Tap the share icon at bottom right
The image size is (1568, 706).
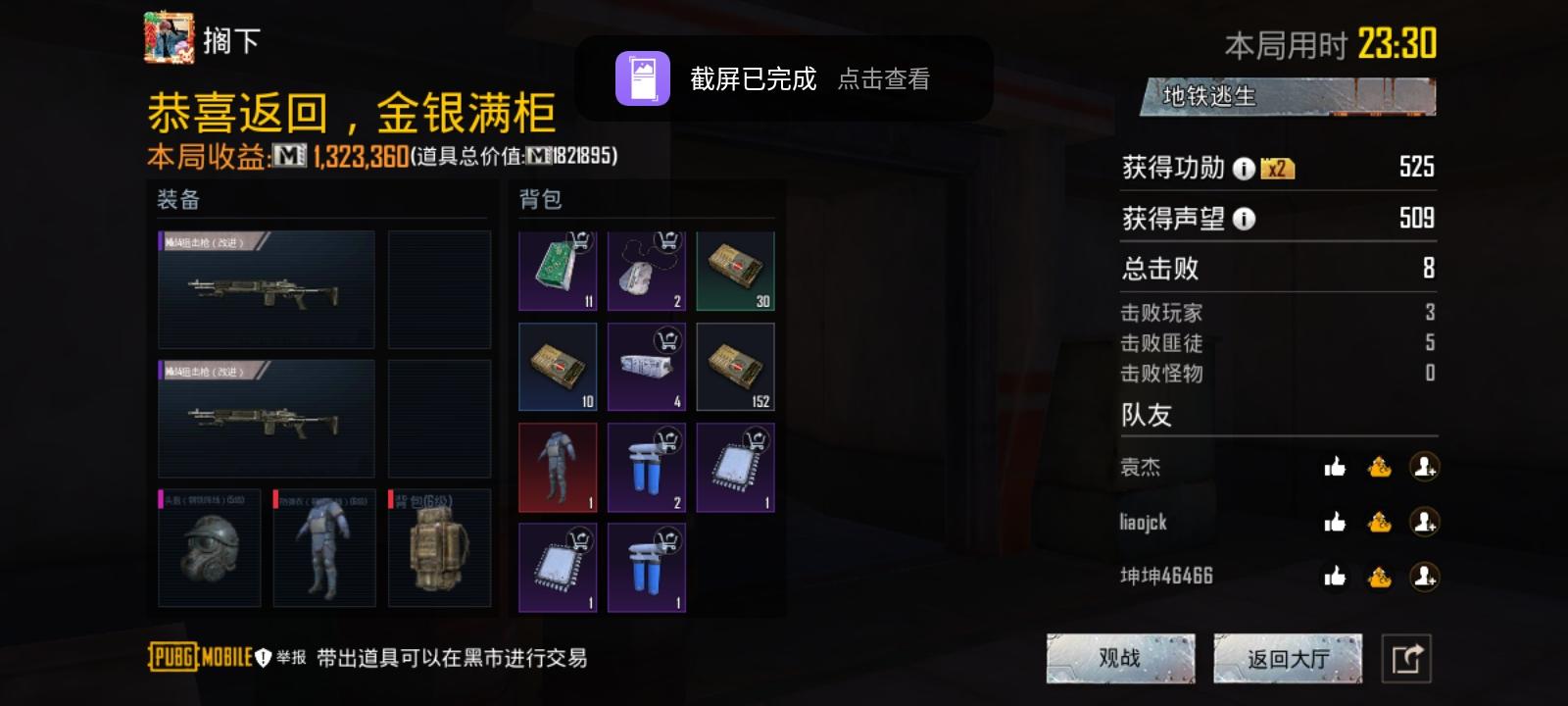1408,658
